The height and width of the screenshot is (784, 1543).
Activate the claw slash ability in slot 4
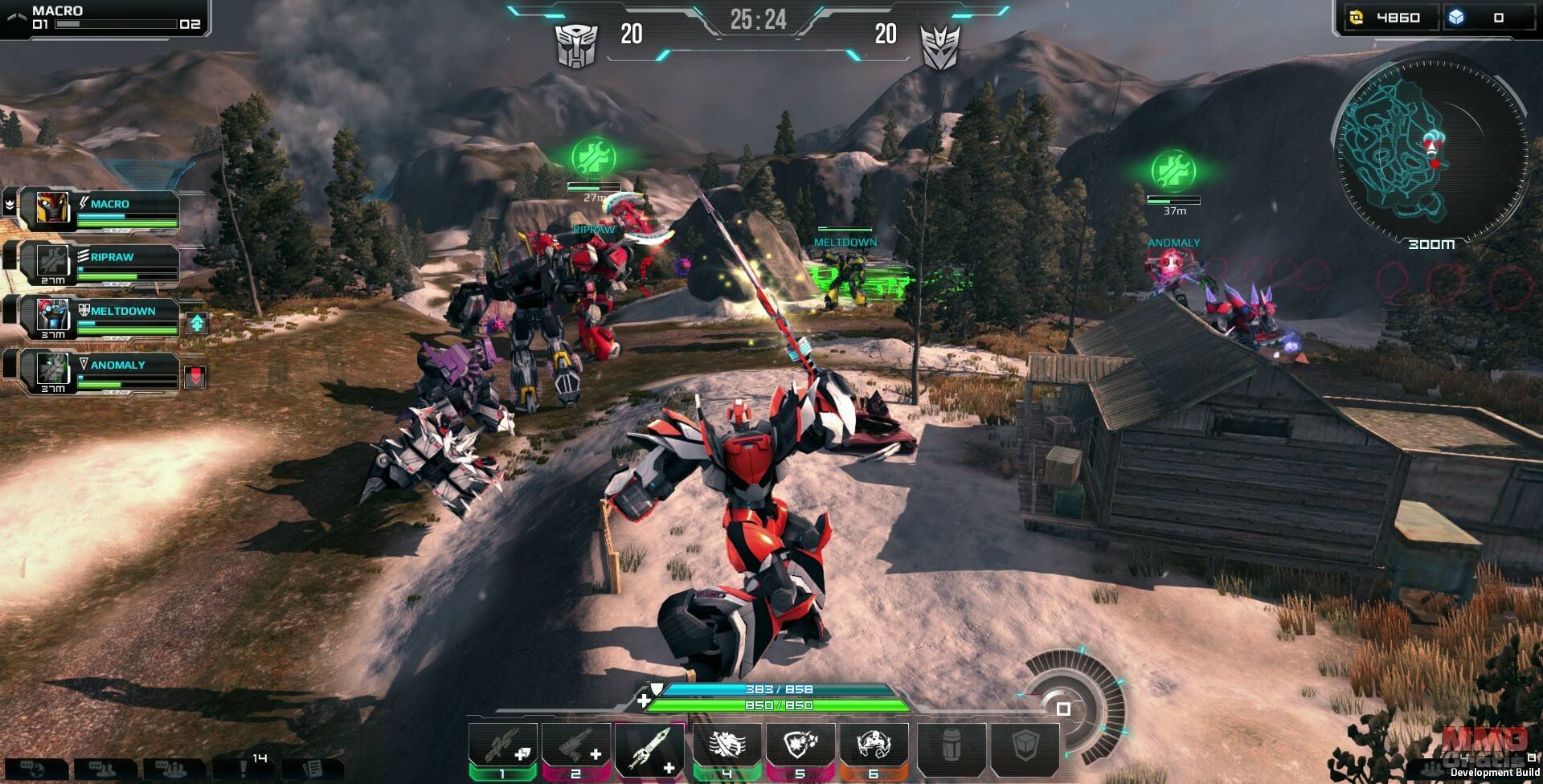point(726,747)
